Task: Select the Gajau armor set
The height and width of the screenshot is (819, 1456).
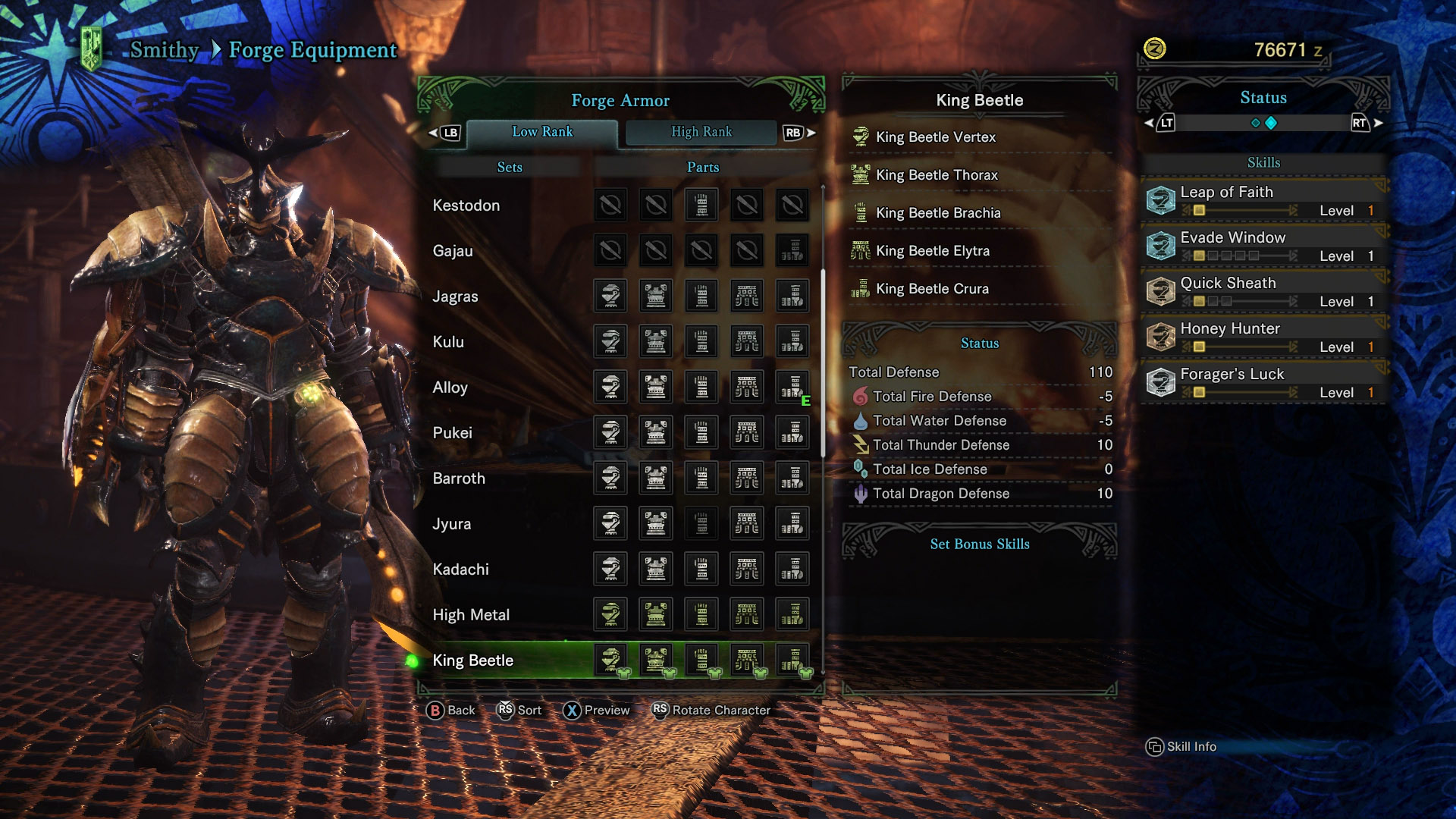Action: 453,251
